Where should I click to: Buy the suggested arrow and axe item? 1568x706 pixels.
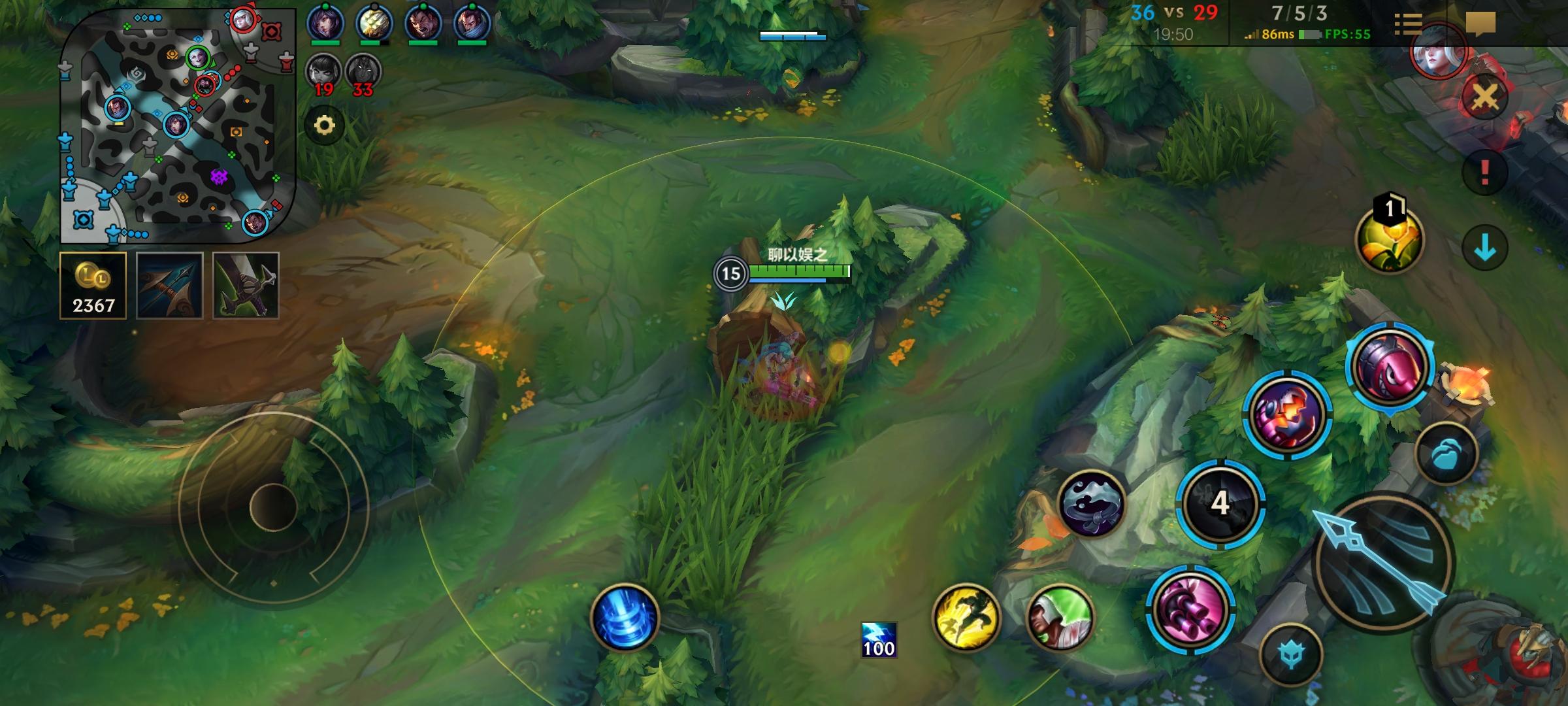coord(169,286)
